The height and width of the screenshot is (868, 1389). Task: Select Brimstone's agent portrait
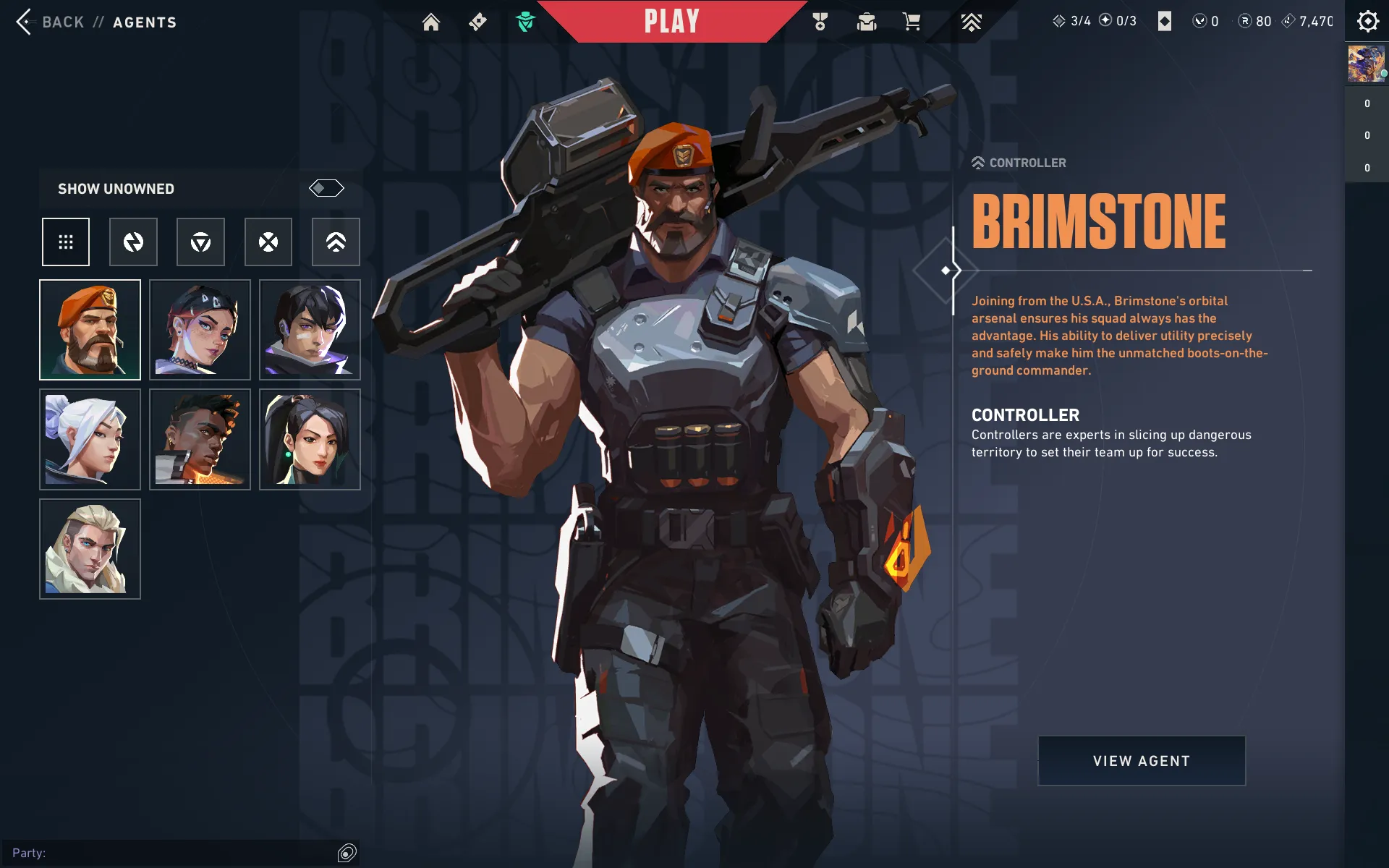(x=90, y=330)
